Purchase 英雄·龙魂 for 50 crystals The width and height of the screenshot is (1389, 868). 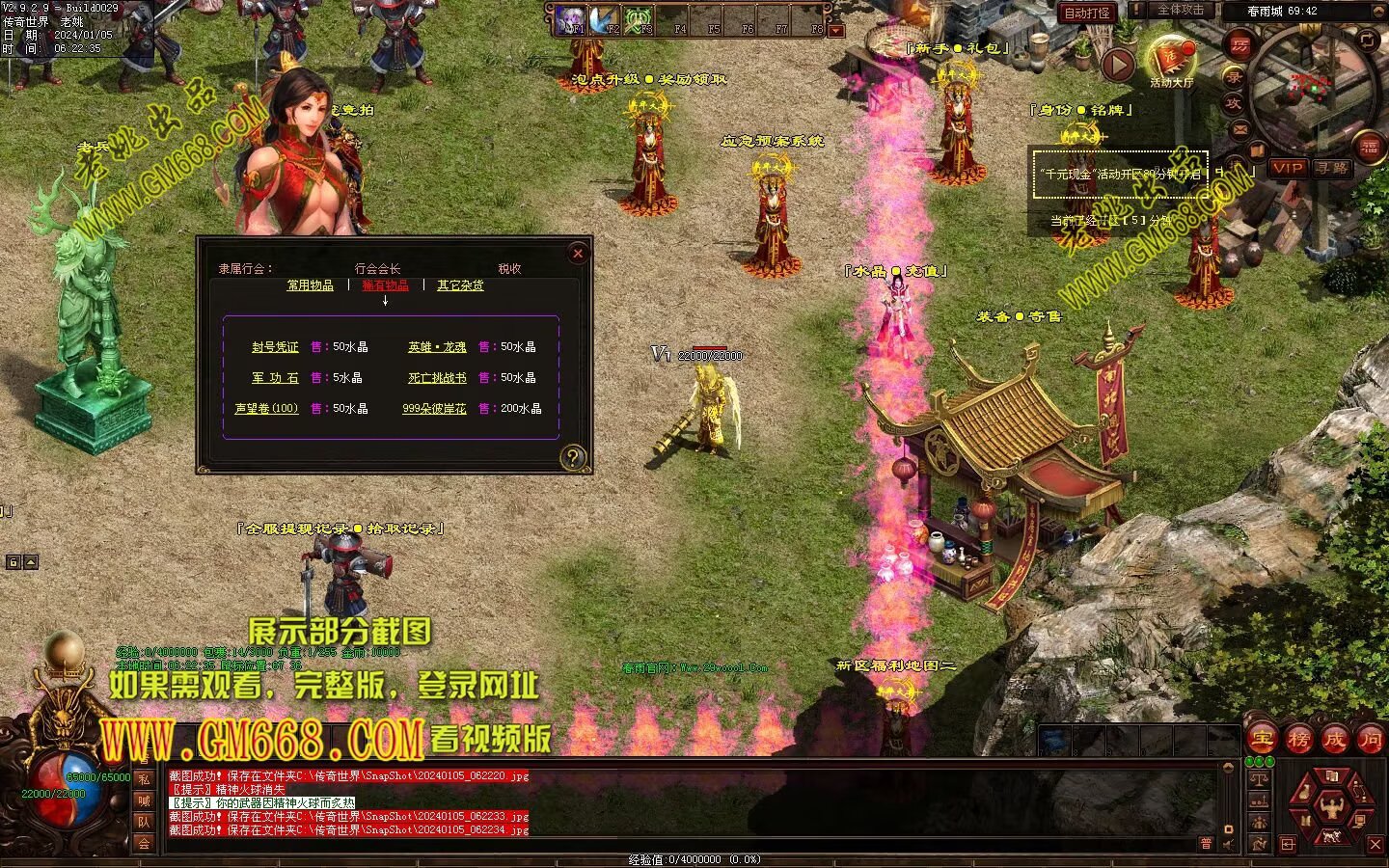pyautogui.click(x=437, y=347)
